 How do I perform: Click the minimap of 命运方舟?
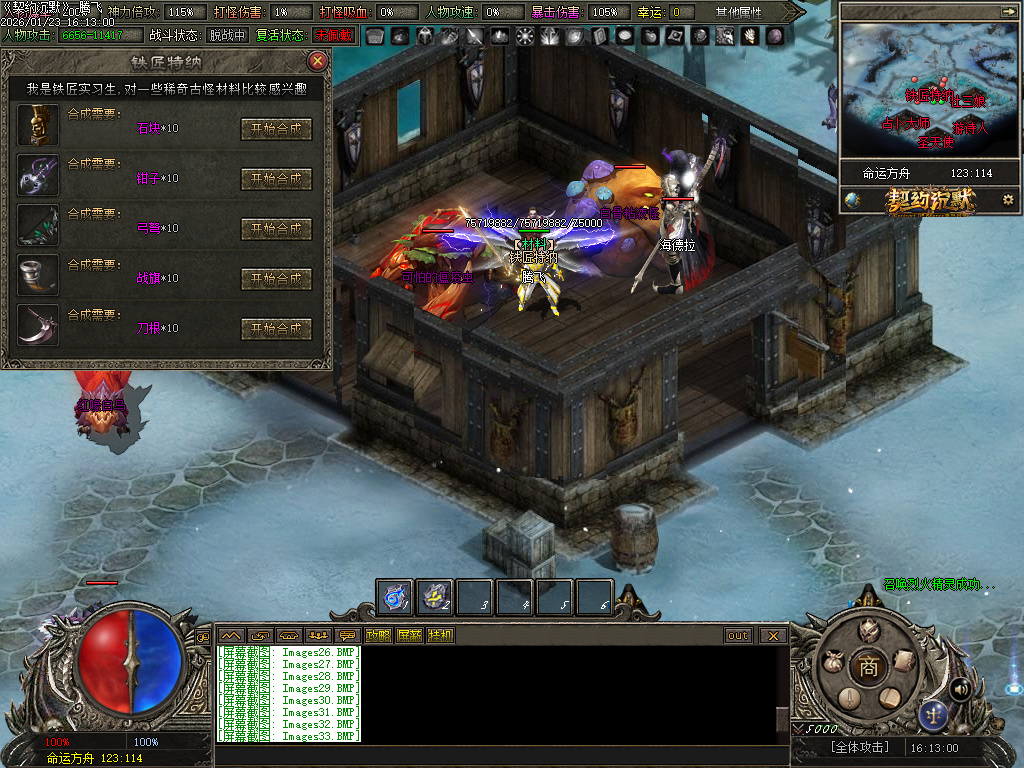pyautogui.click(x=928, y=88)
